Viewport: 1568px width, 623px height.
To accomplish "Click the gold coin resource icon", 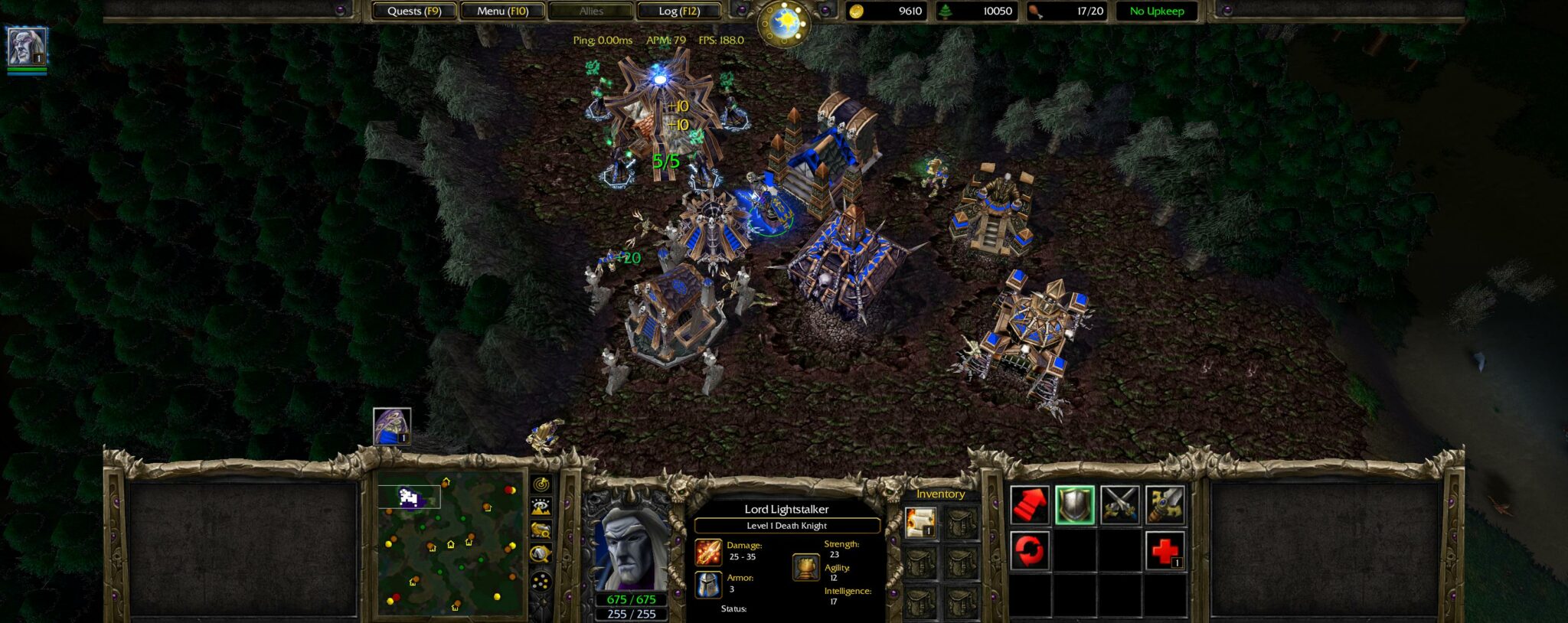I will 857,11.
